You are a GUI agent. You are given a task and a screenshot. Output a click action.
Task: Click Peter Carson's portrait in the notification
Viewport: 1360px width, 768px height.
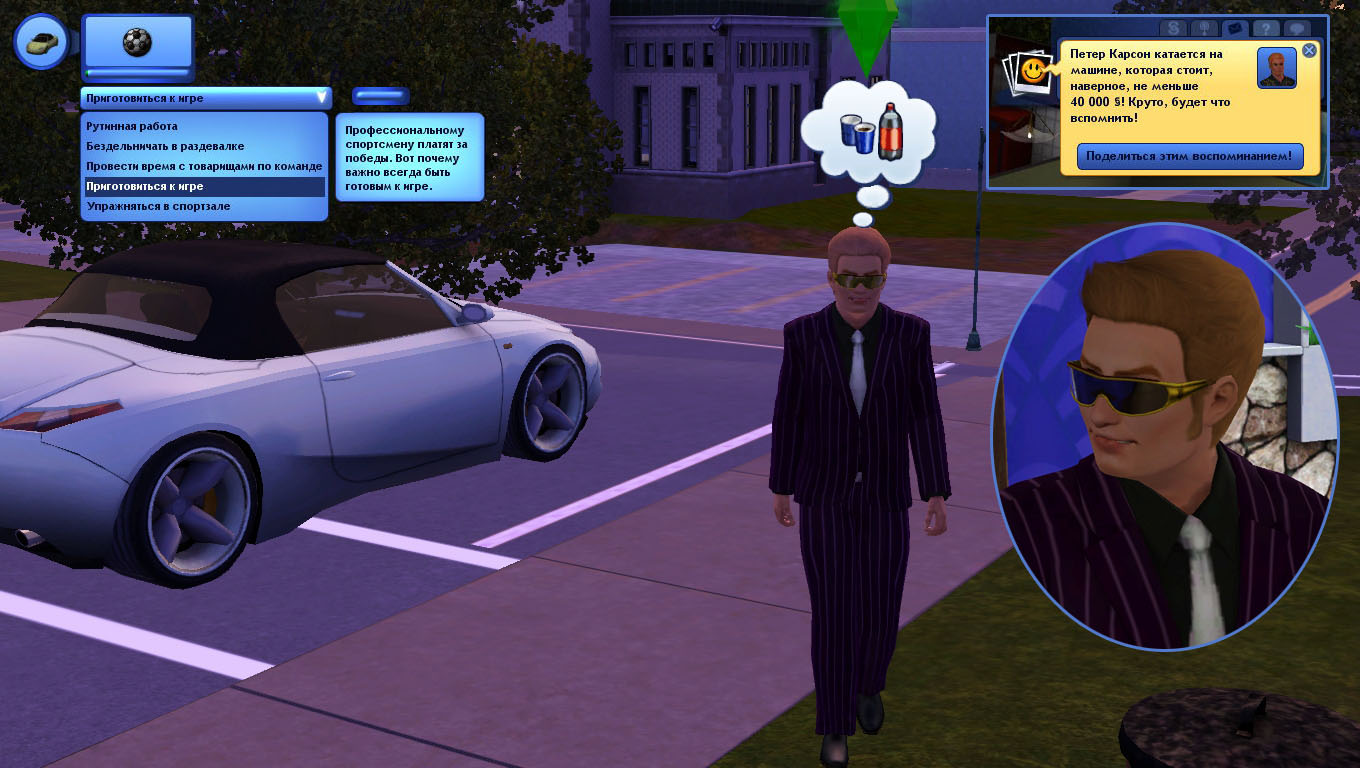coord(1276,68)
